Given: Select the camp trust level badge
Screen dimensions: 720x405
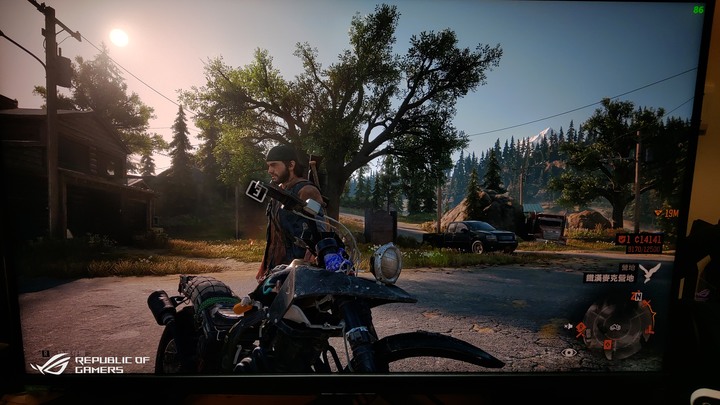Looking at the screenshot, I should tap(624, 239).
